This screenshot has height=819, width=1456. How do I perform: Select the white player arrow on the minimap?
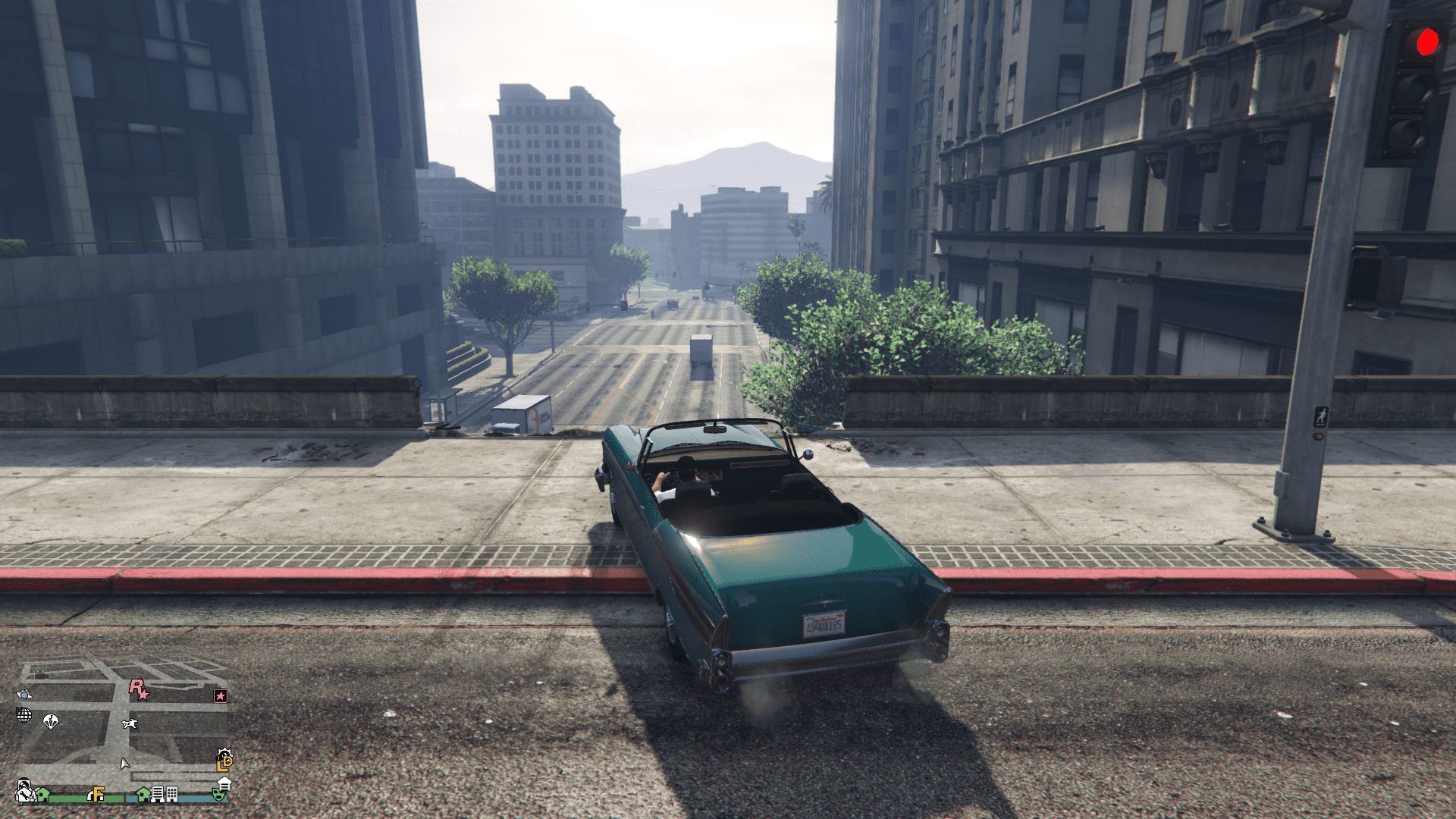(x=124, y=765)
